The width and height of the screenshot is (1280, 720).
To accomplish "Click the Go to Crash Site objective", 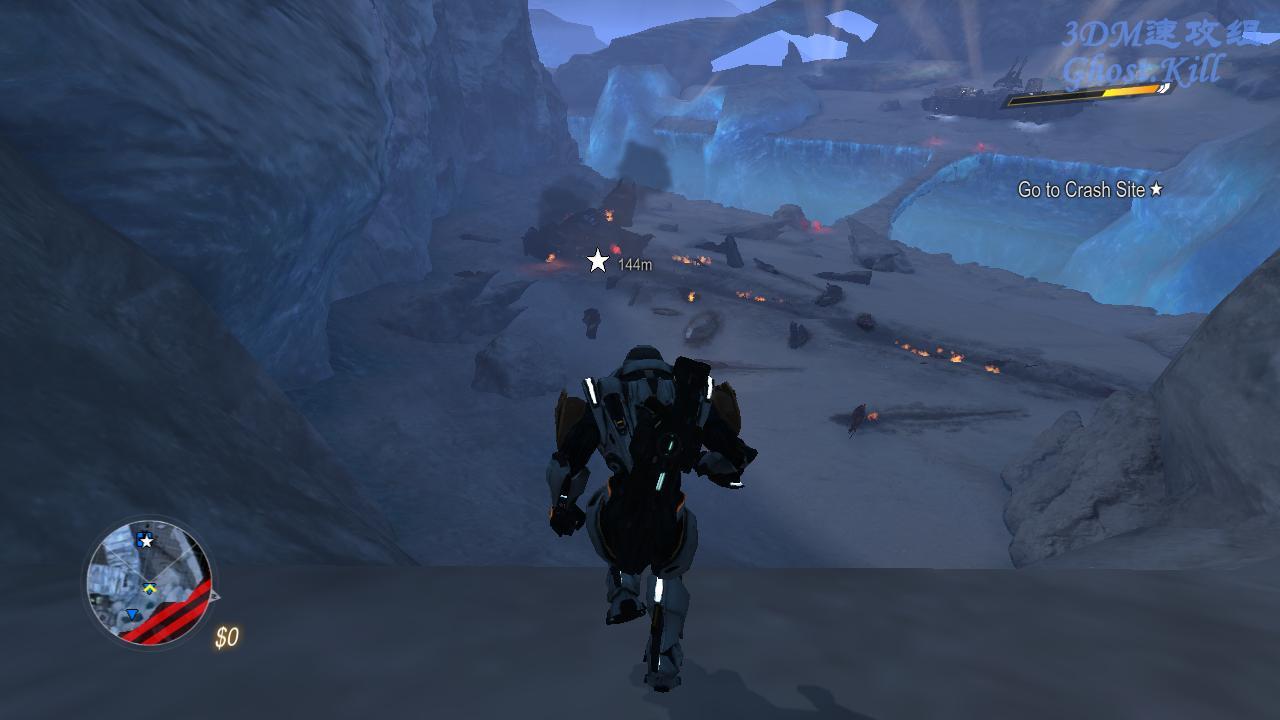I will [x=1089, y=189].
